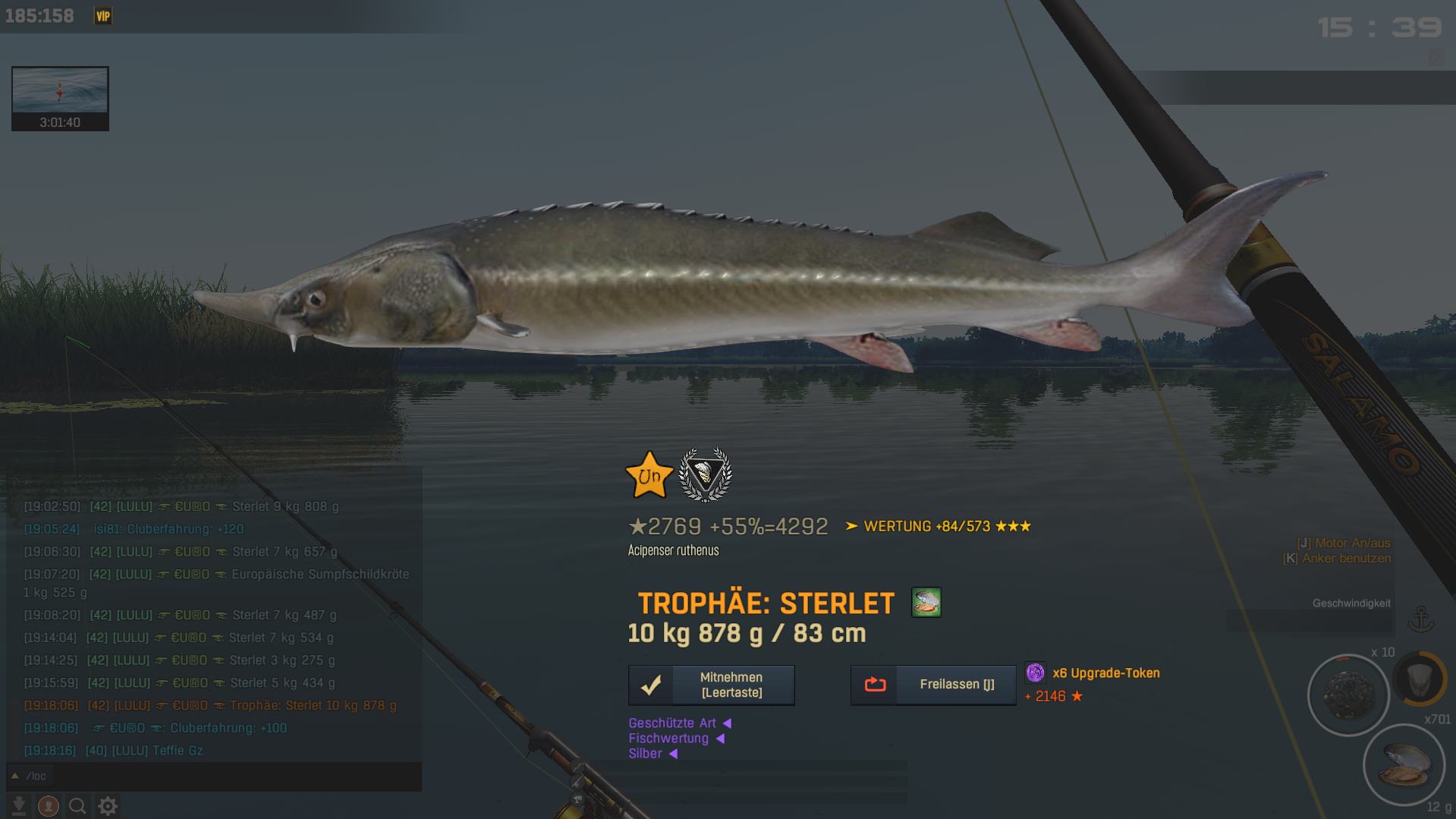This screenshot has height=819, width=1456.
Task: Open chat settings gear
Action: (108, 805)
